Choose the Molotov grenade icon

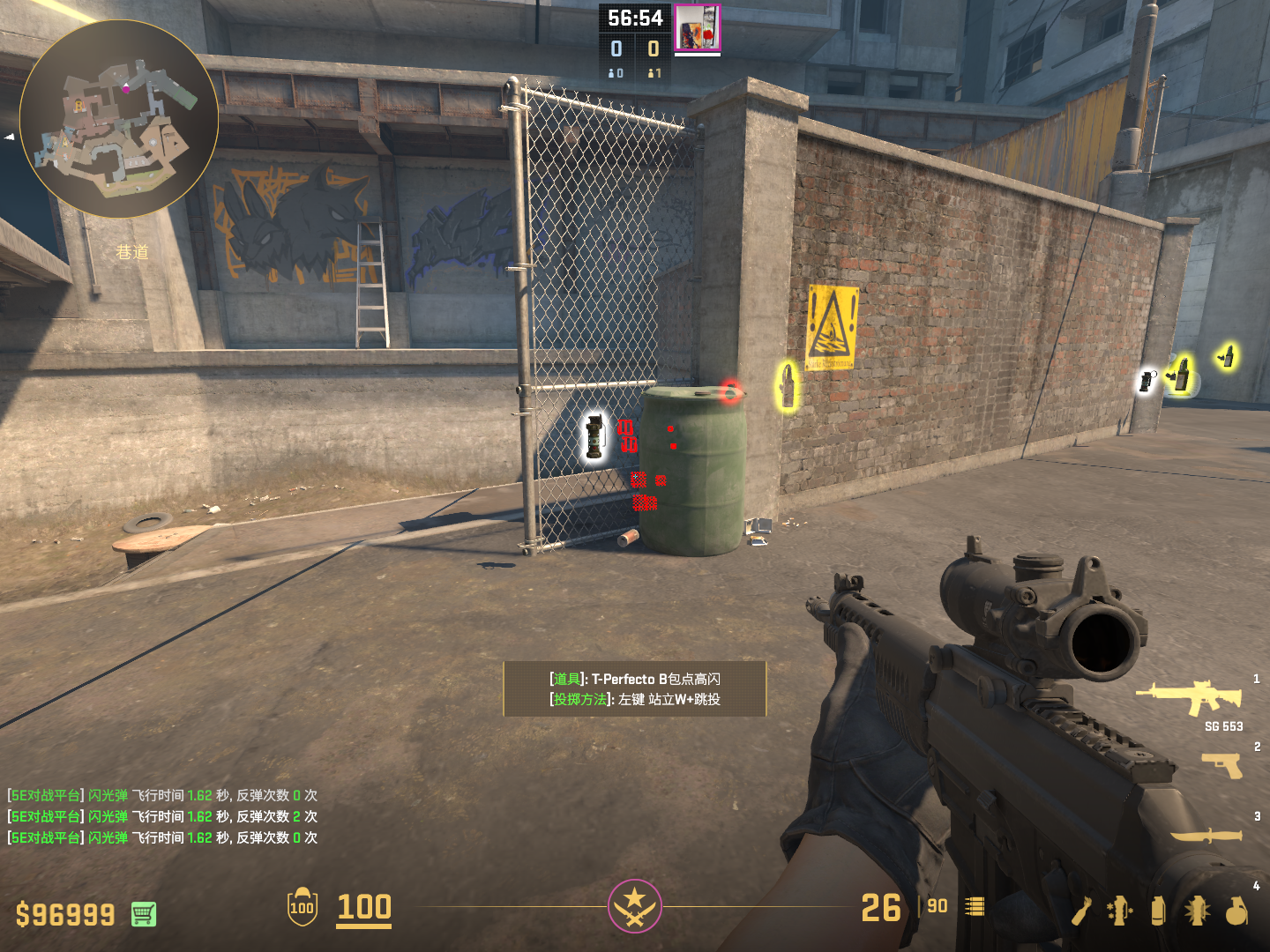(1082, 911)
